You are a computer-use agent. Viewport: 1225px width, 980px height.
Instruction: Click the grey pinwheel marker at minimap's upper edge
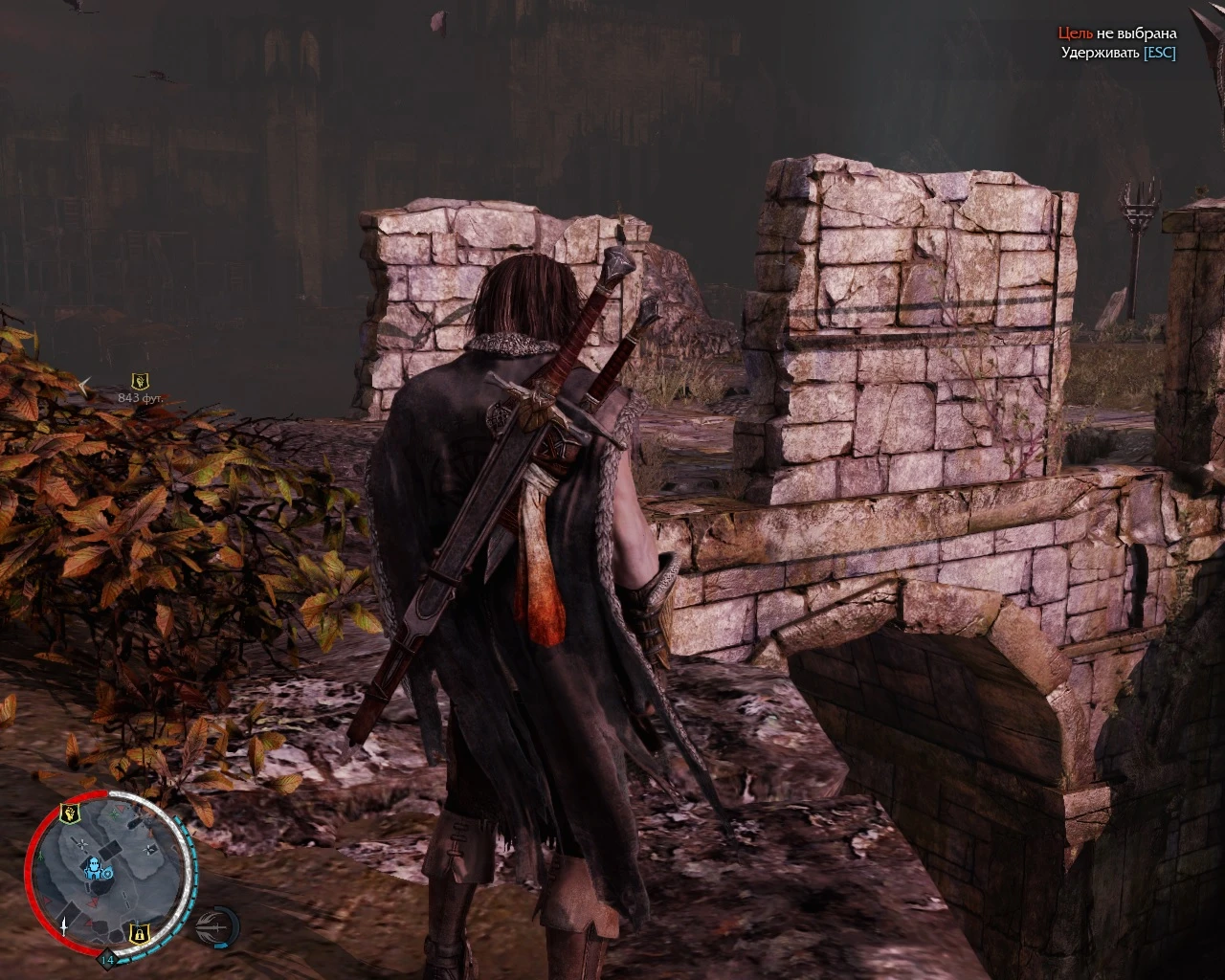click(x=149, y=848)
